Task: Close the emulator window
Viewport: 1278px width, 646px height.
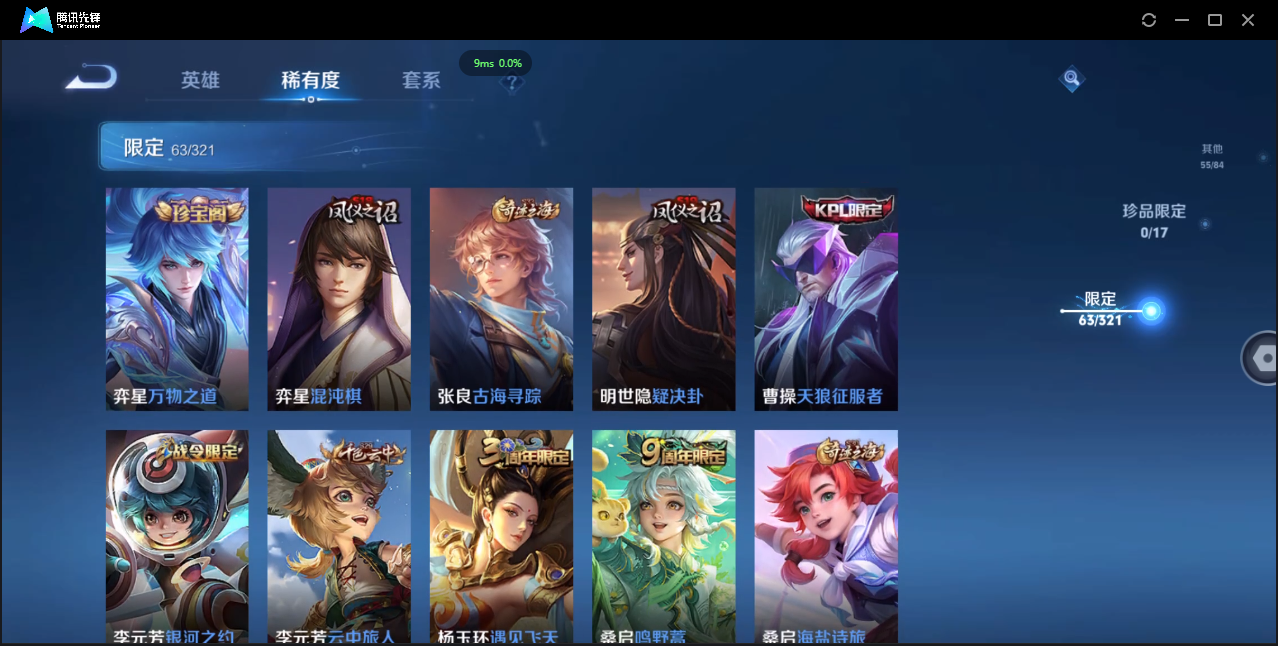Action: point(1248,20)
